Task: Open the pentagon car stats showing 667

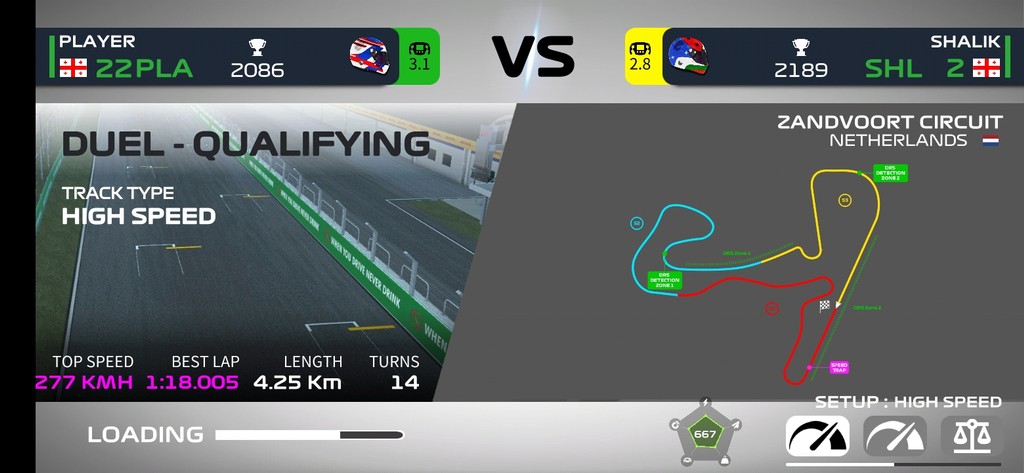Action: pos(705,433)
